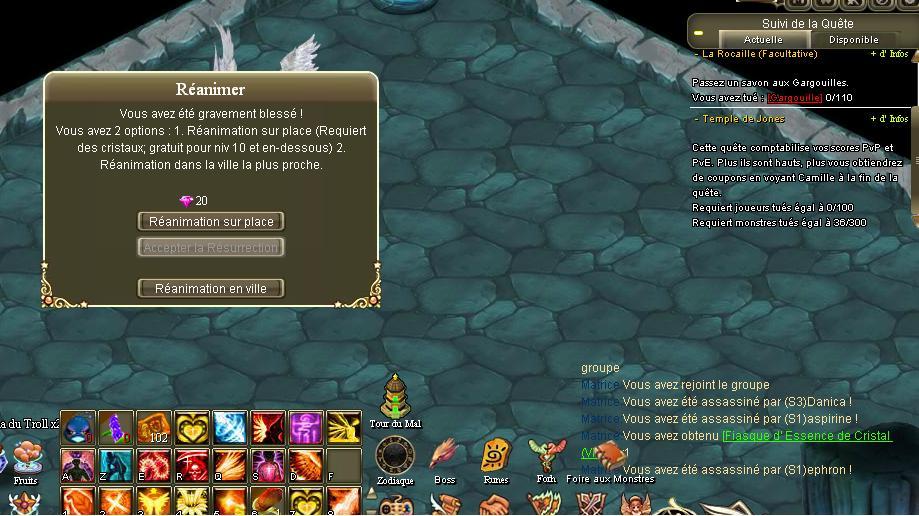Minimize the Suivi de la Quête panel
Image resolution: width=919 pixels, height=516 pixels.
coord(699,33)
